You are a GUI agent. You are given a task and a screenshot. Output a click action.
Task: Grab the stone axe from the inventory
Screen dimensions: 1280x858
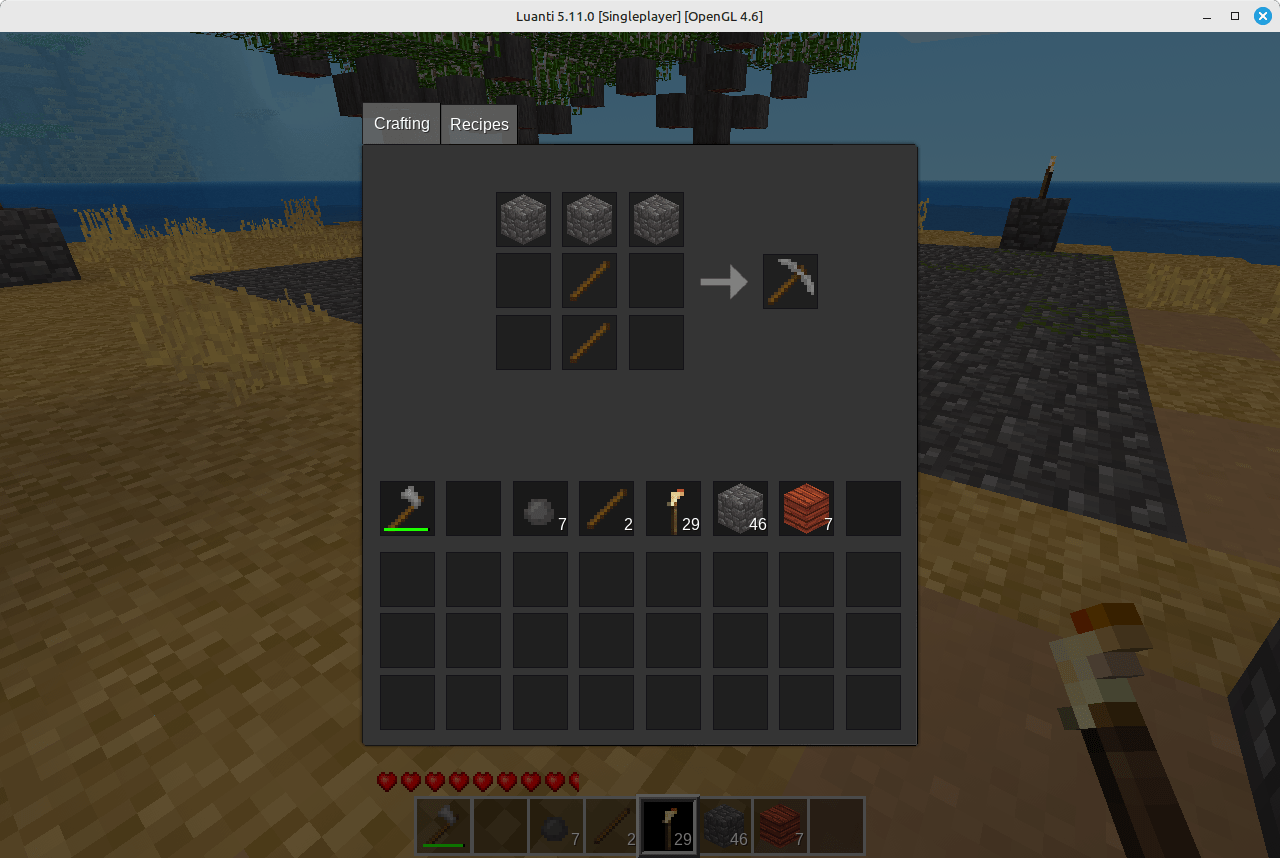point(406,508)
